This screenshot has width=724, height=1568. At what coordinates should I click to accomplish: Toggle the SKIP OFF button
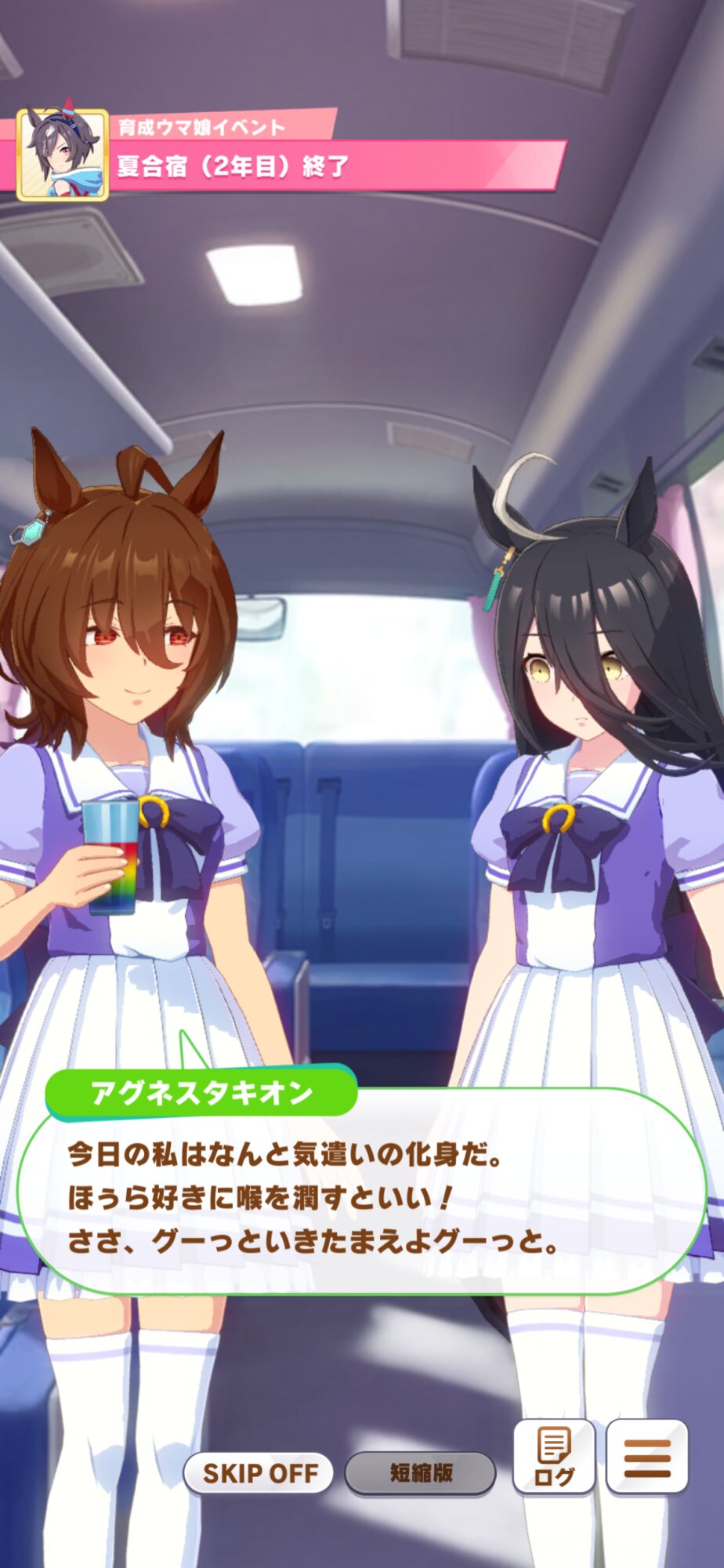259,1473
